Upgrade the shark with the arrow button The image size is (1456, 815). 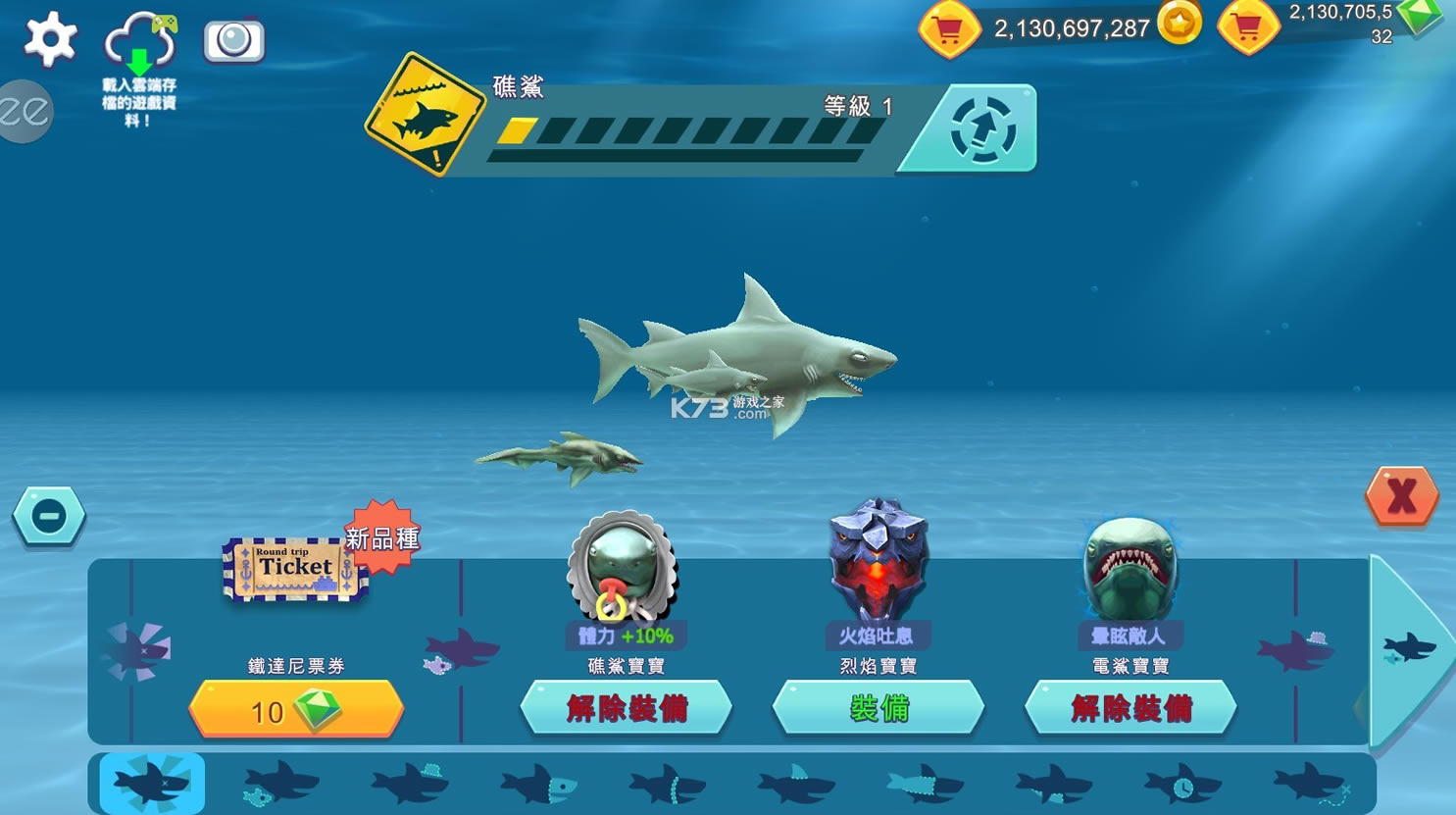982,129
